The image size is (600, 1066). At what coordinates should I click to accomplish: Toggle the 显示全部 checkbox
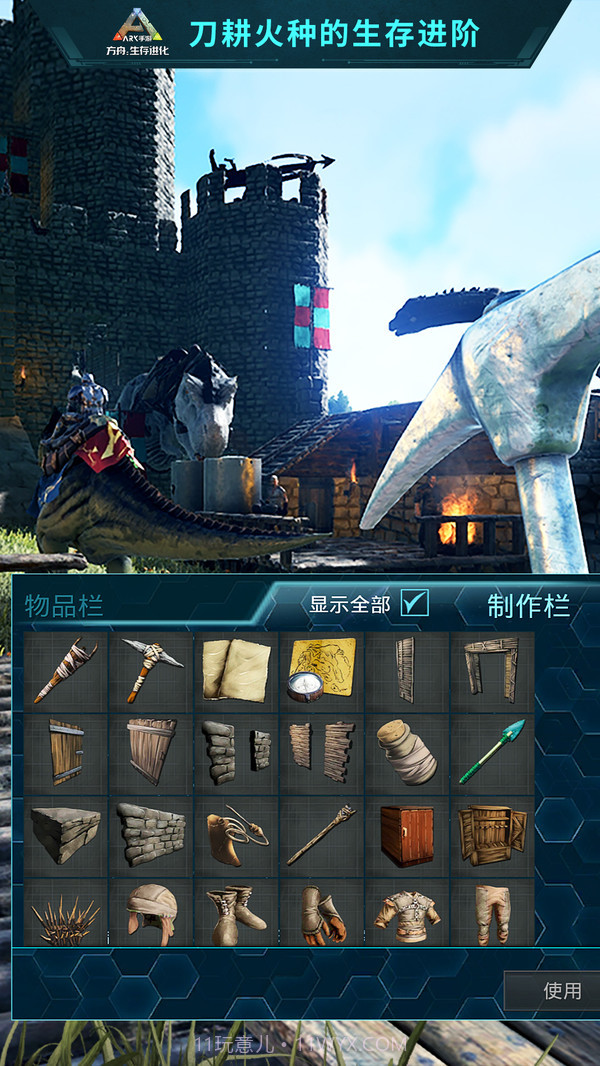click(414, 602)
